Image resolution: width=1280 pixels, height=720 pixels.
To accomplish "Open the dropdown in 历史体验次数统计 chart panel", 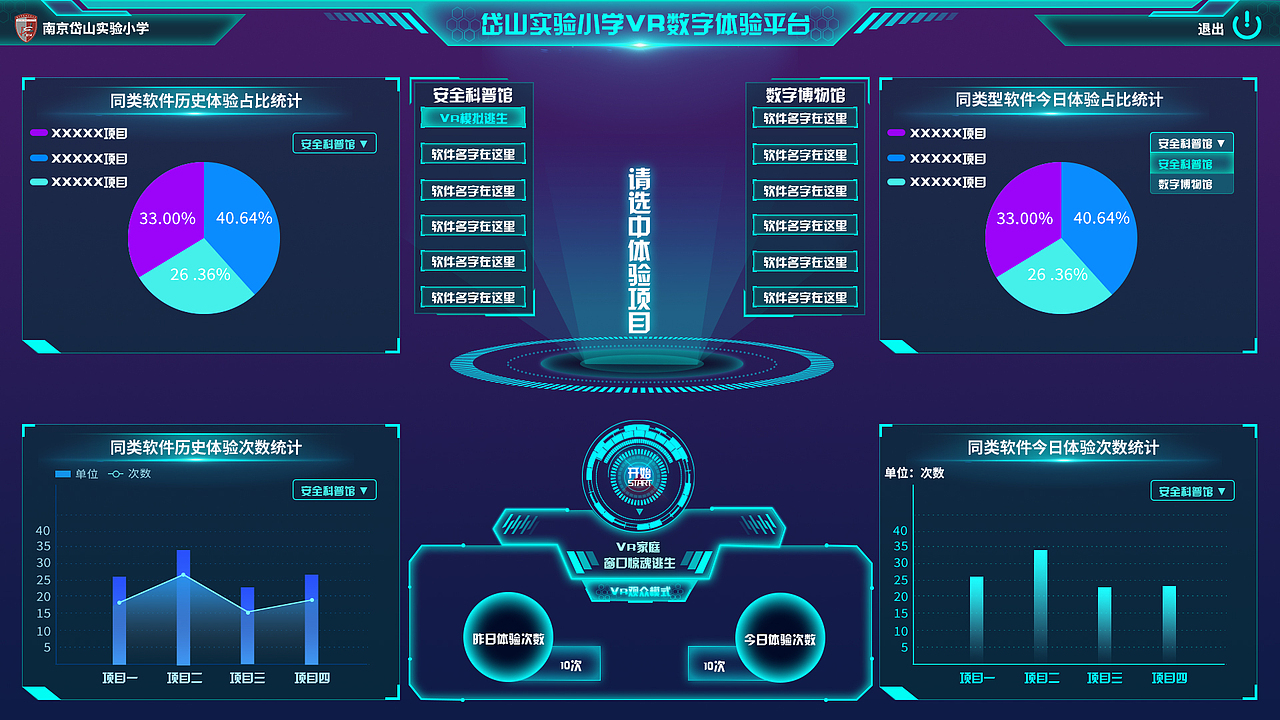I will click(x=334, y=490).
